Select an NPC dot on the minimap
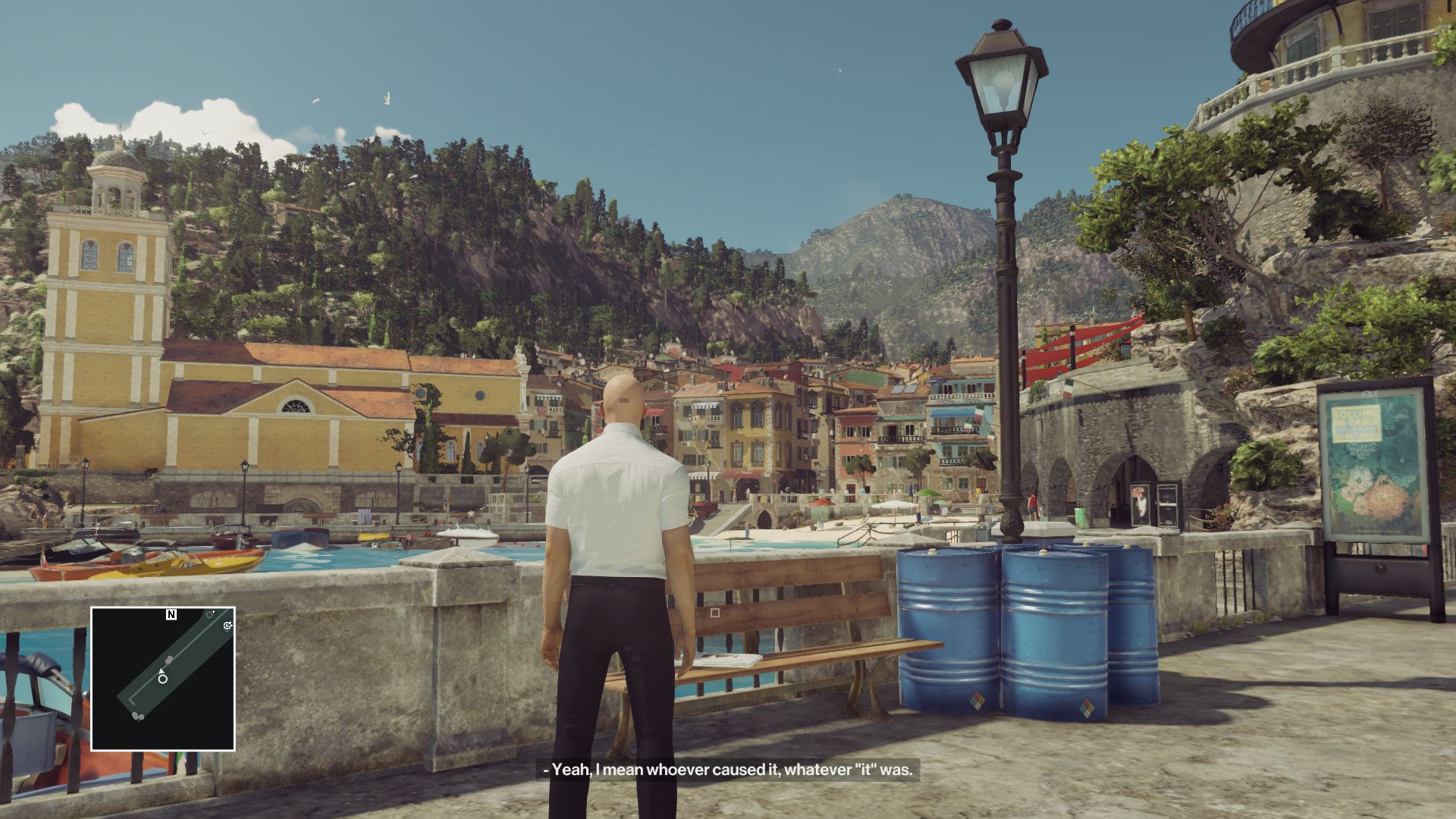 point(168,660)
